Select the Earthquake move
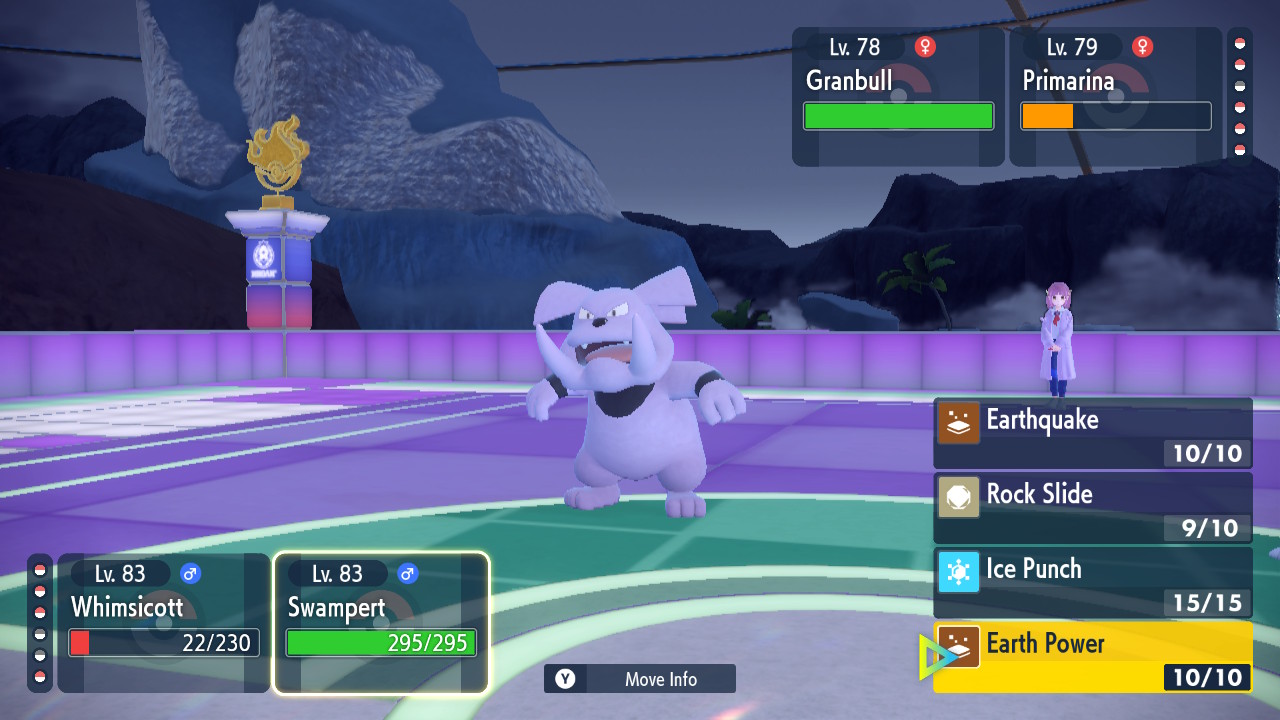The height and width of the screenshot is (720, 1280). coord(1092,433)
